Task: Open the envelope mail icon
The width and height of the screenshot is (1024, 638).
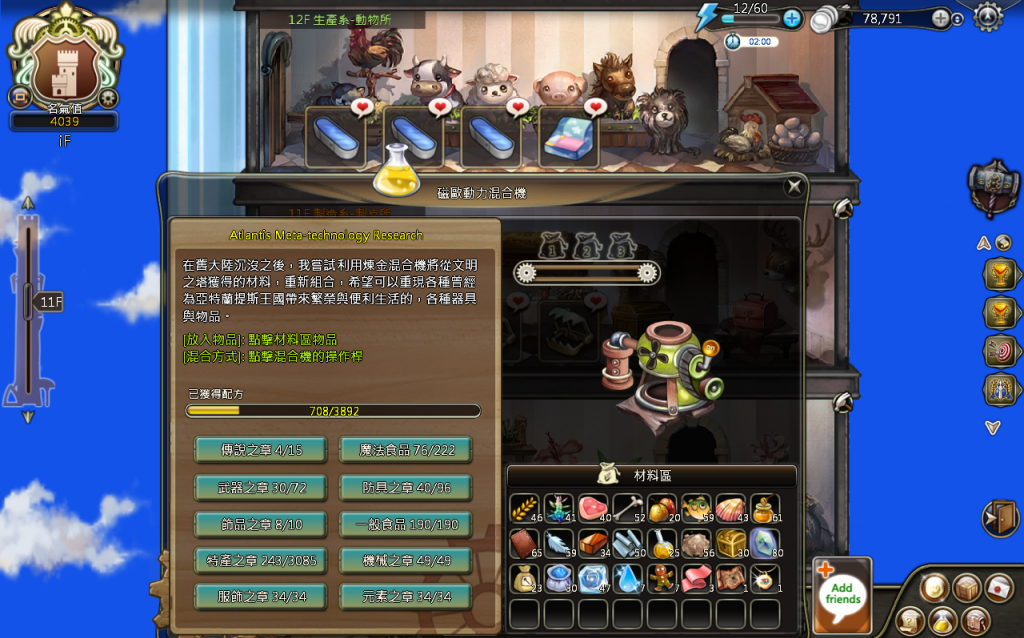Action: [999, 588]
